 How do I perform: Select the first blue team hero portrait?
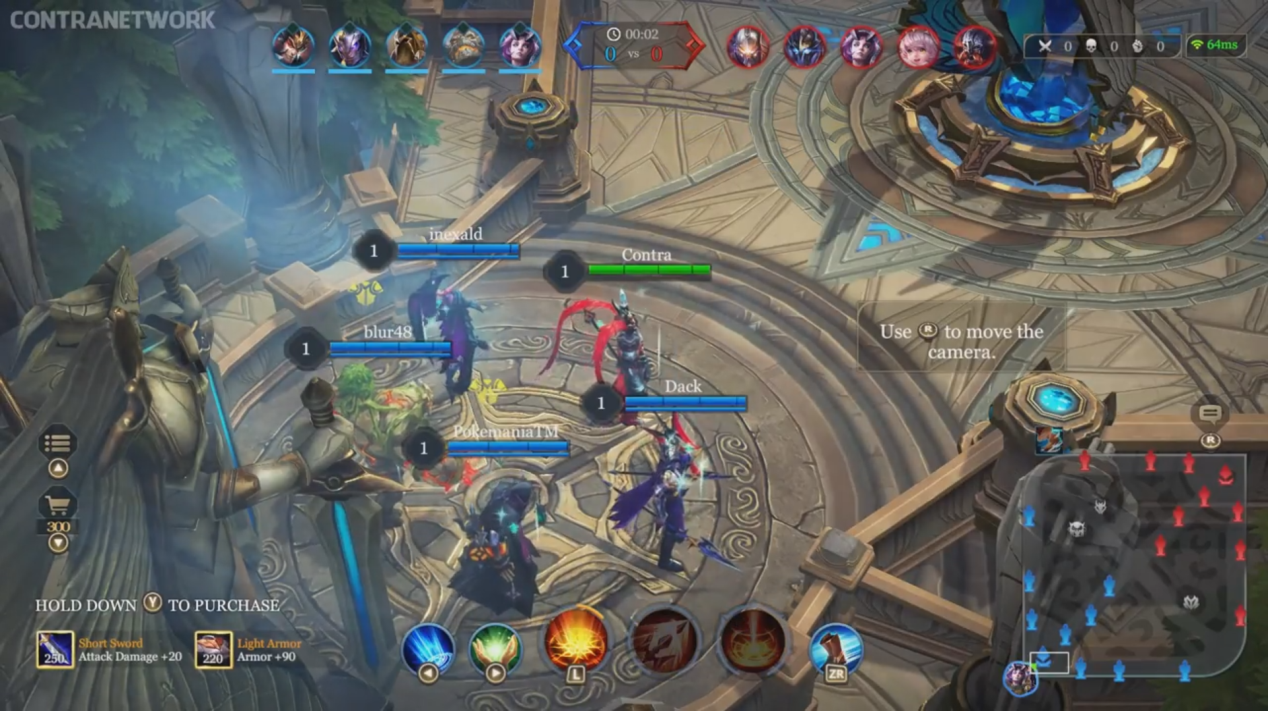pos(293,46)
